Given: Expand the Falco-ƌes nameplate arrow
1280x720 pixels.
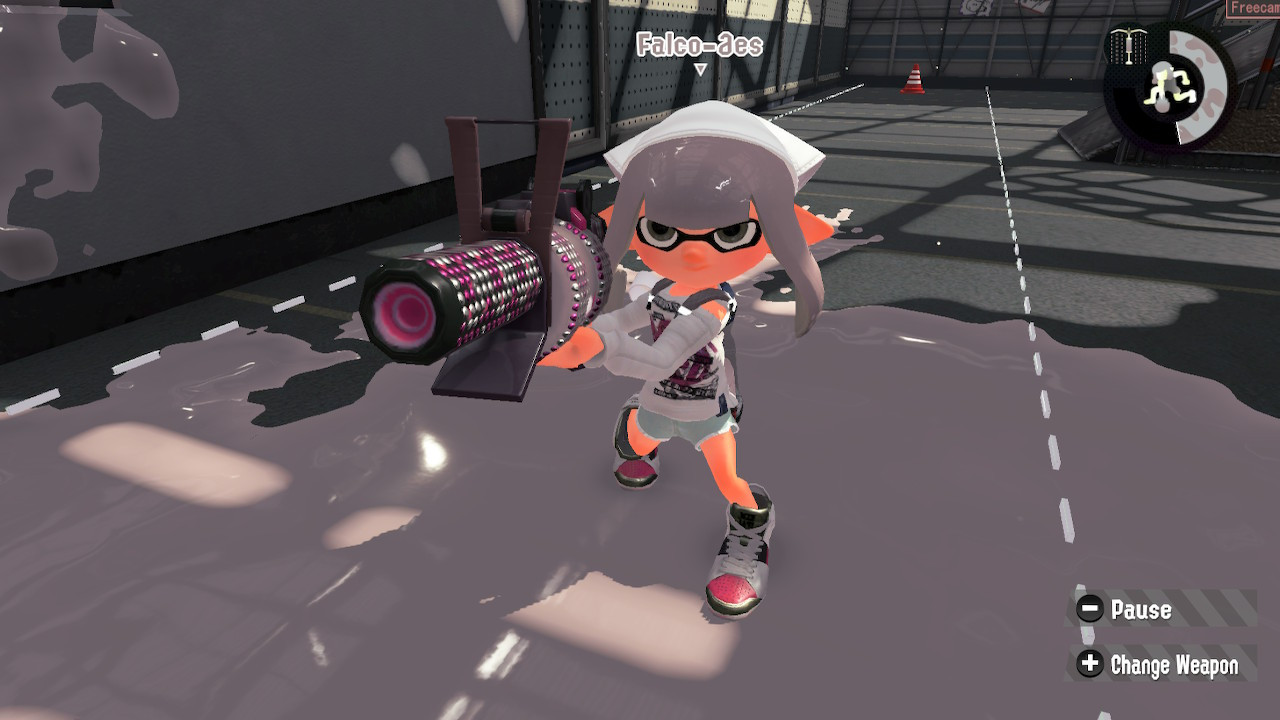Looking at the screenshot, I should [x=700, y=68].
